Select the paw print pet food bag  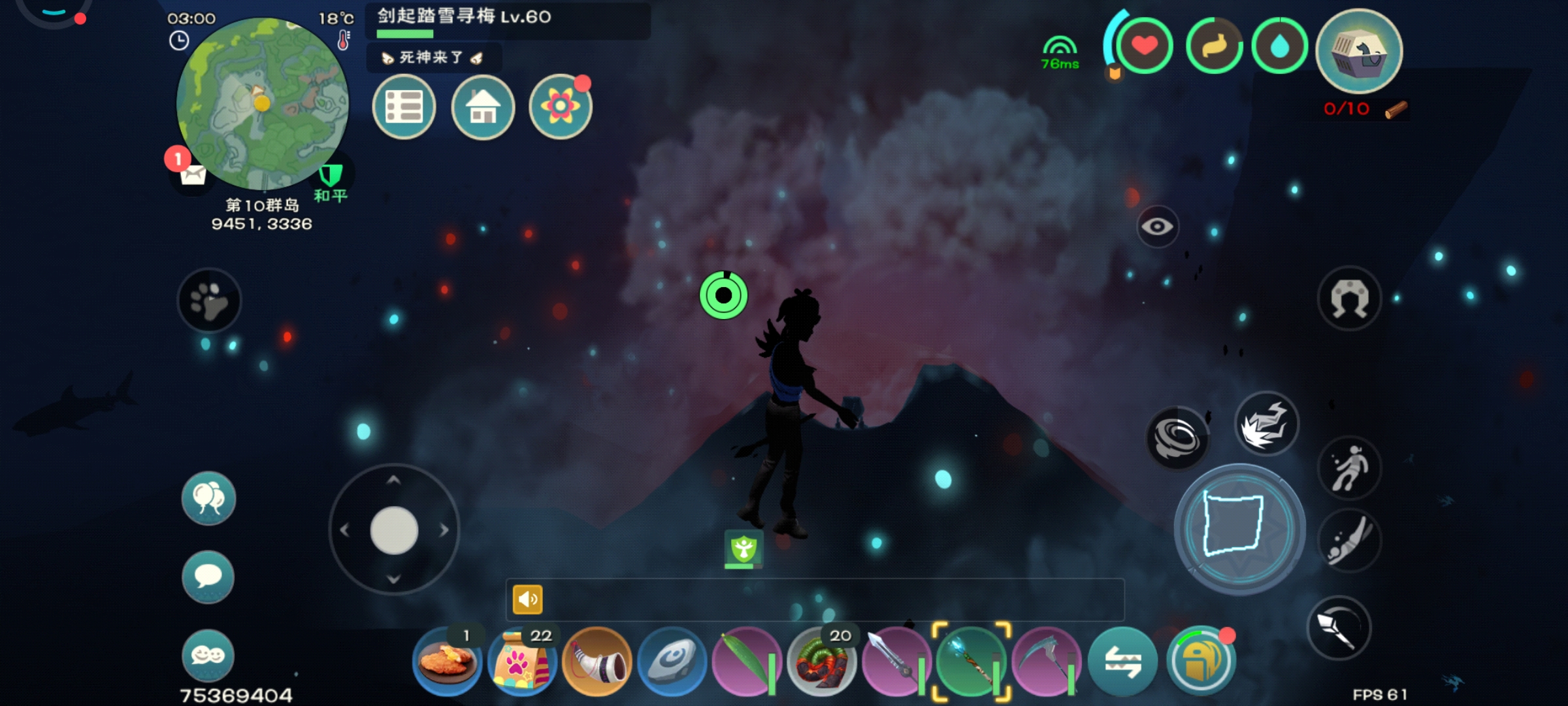pos(522,662)
